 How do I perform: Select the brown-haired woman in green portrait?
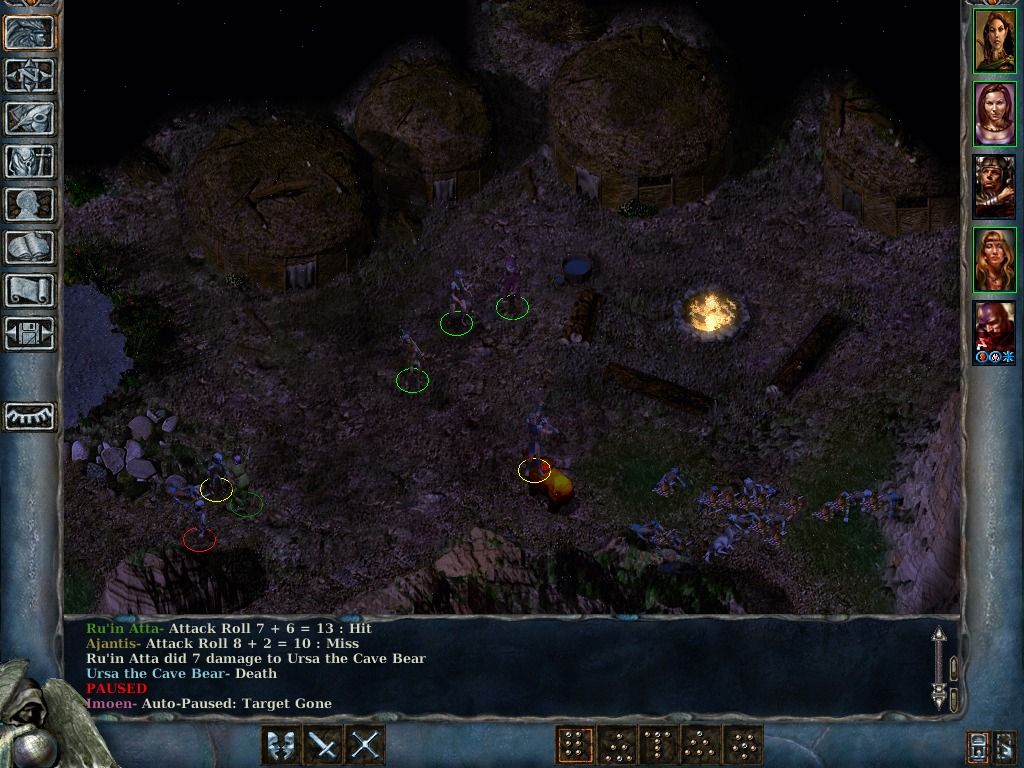click(x=995, y=41)
